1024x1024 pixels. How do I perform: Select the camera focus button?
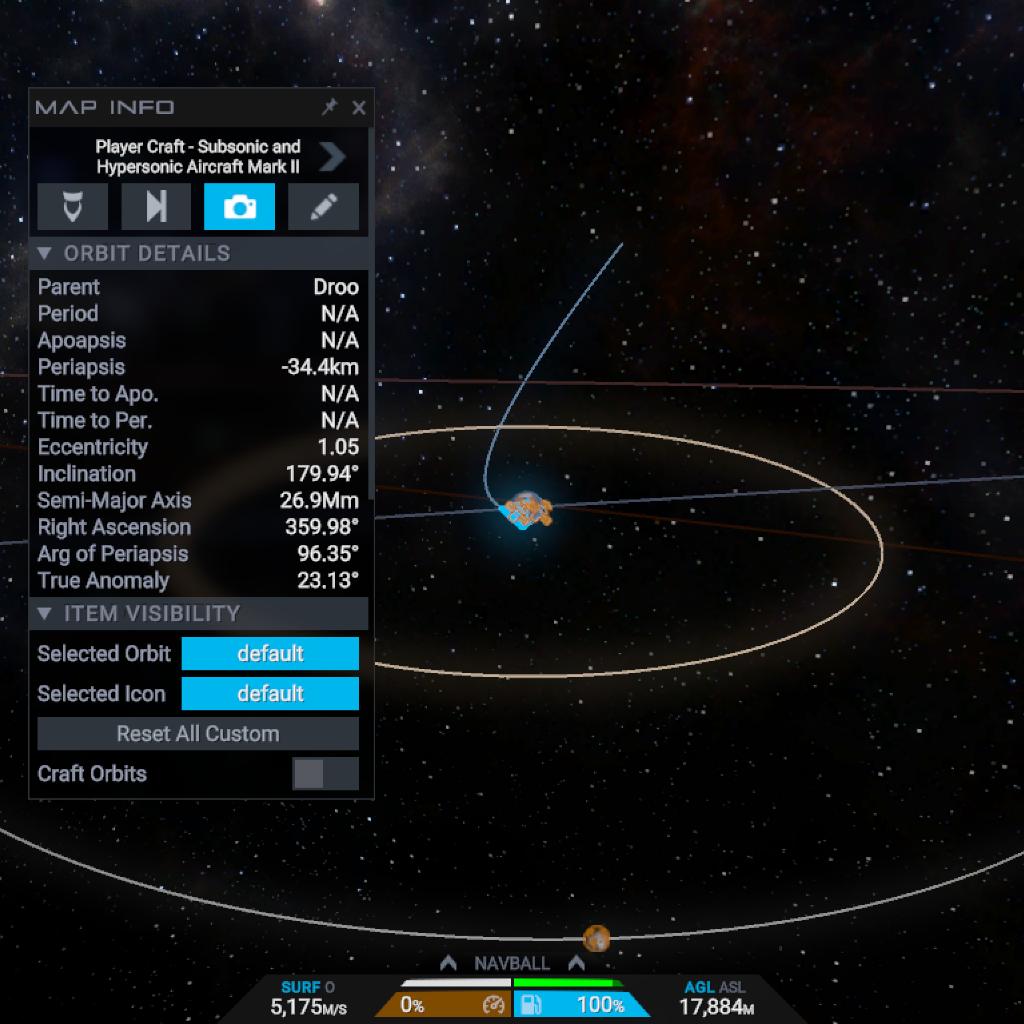[239, 207]
